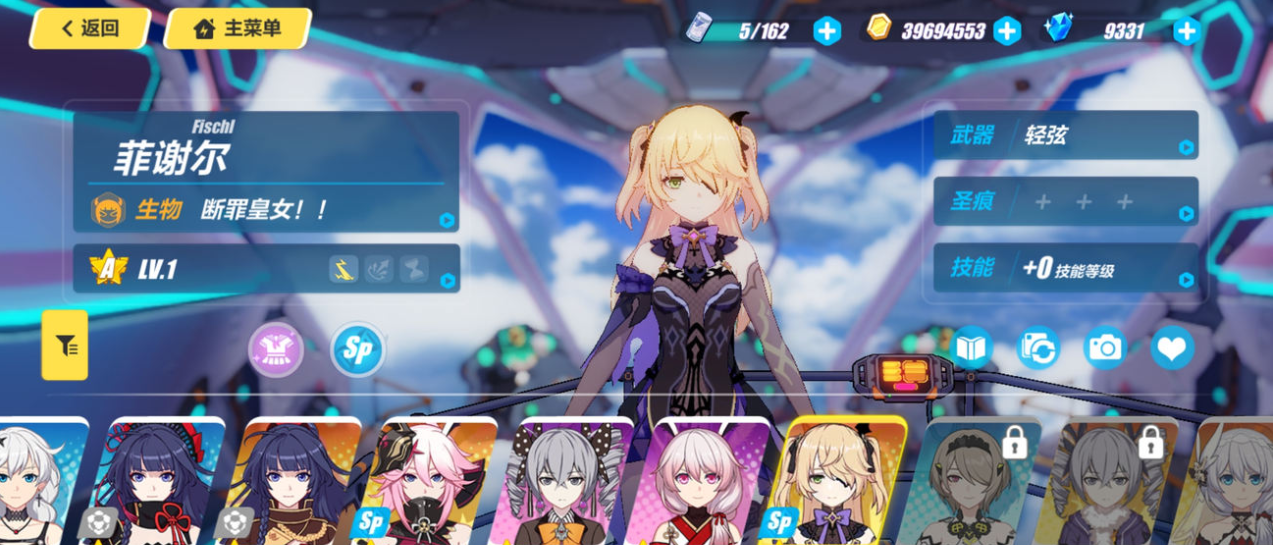Open the 圣痕 stigmata panel
The height and width of the screenshot is (545, 1273).
1065,202
